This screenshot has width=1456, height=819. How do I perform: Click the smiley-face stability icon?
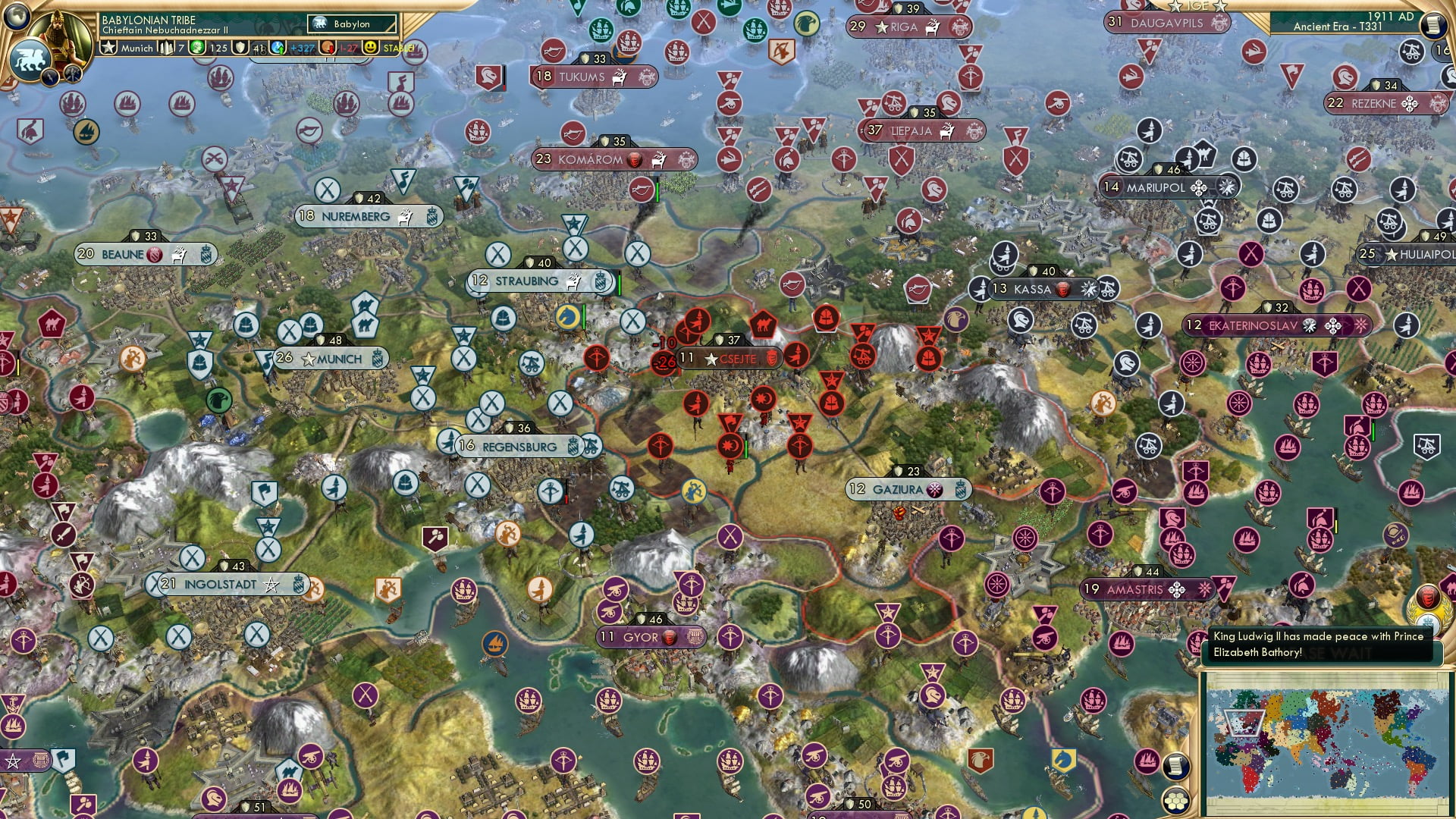[x=370, y=48]
